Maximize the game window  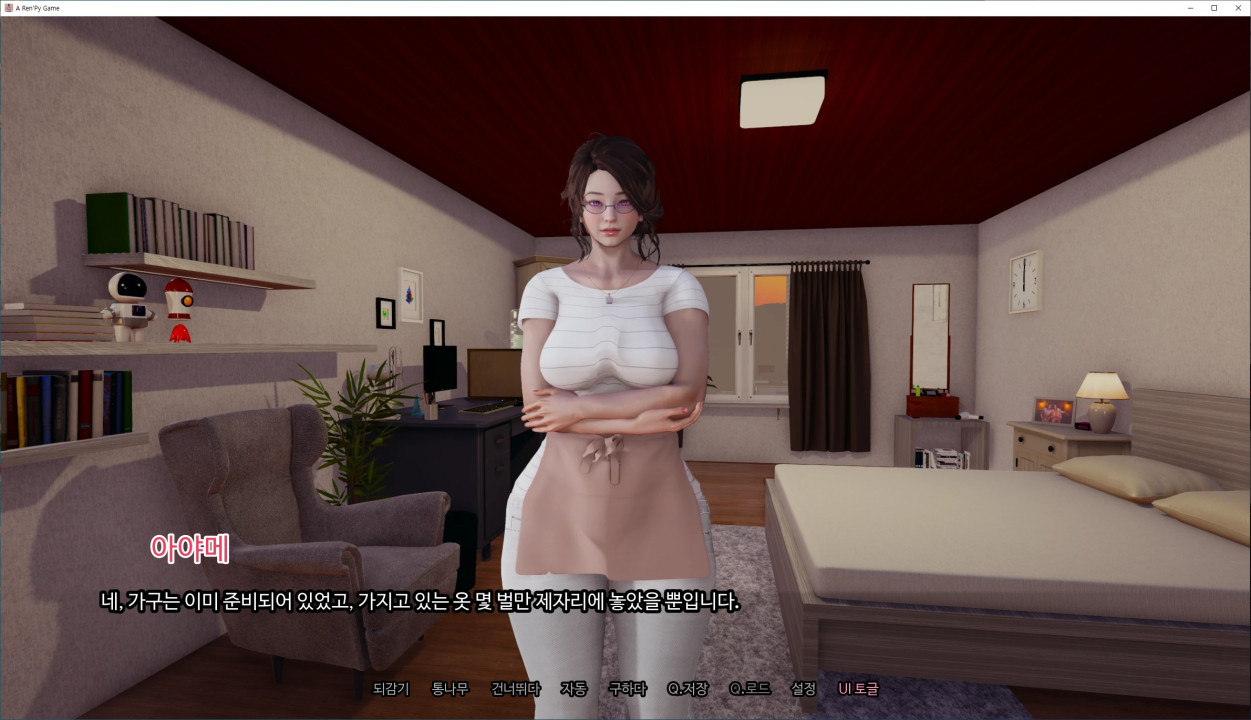[1214, 8]
